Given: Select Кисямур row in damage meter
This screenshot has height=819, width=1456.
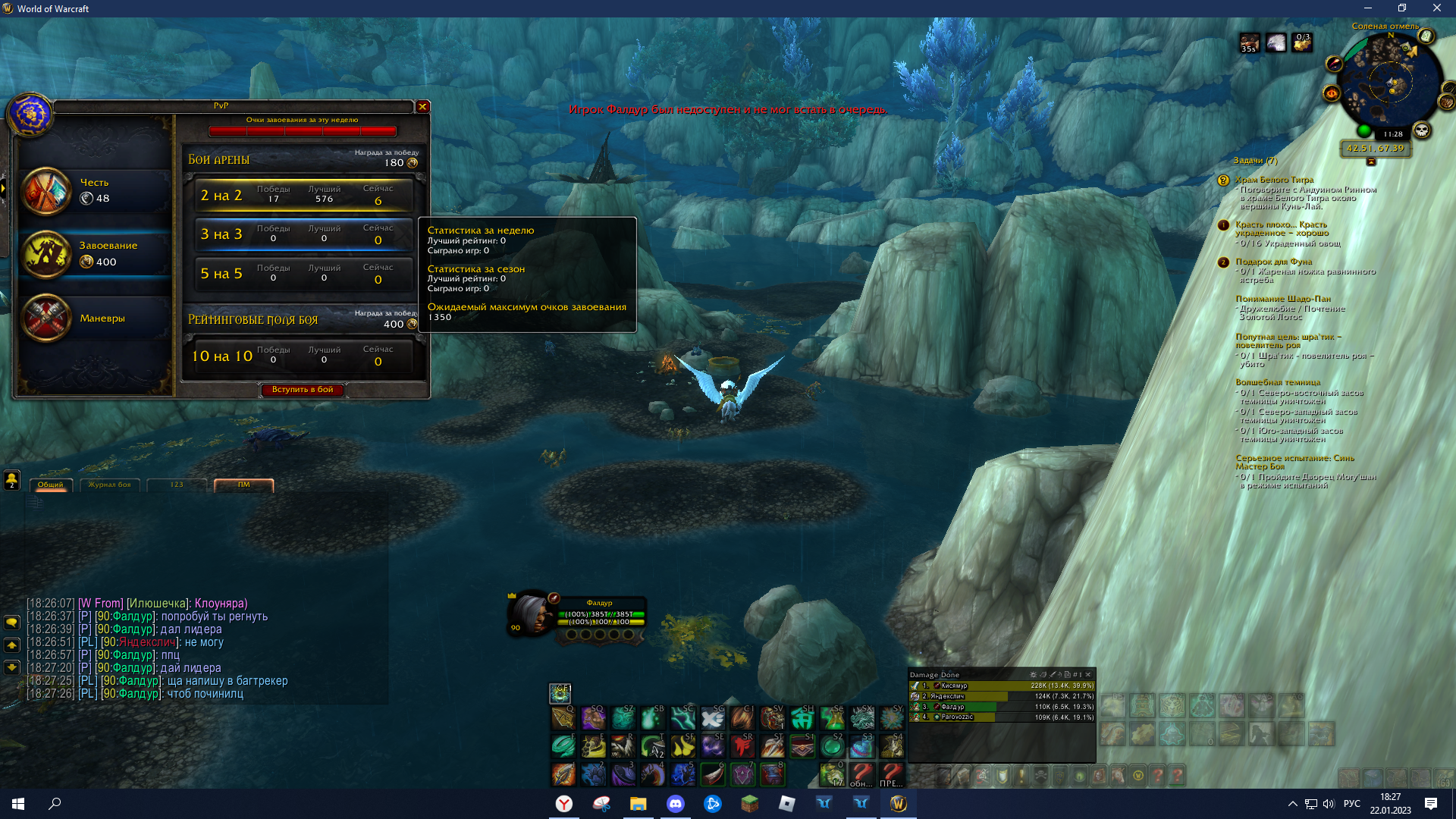Looking at the screenshot, I should click(1001, 686).
